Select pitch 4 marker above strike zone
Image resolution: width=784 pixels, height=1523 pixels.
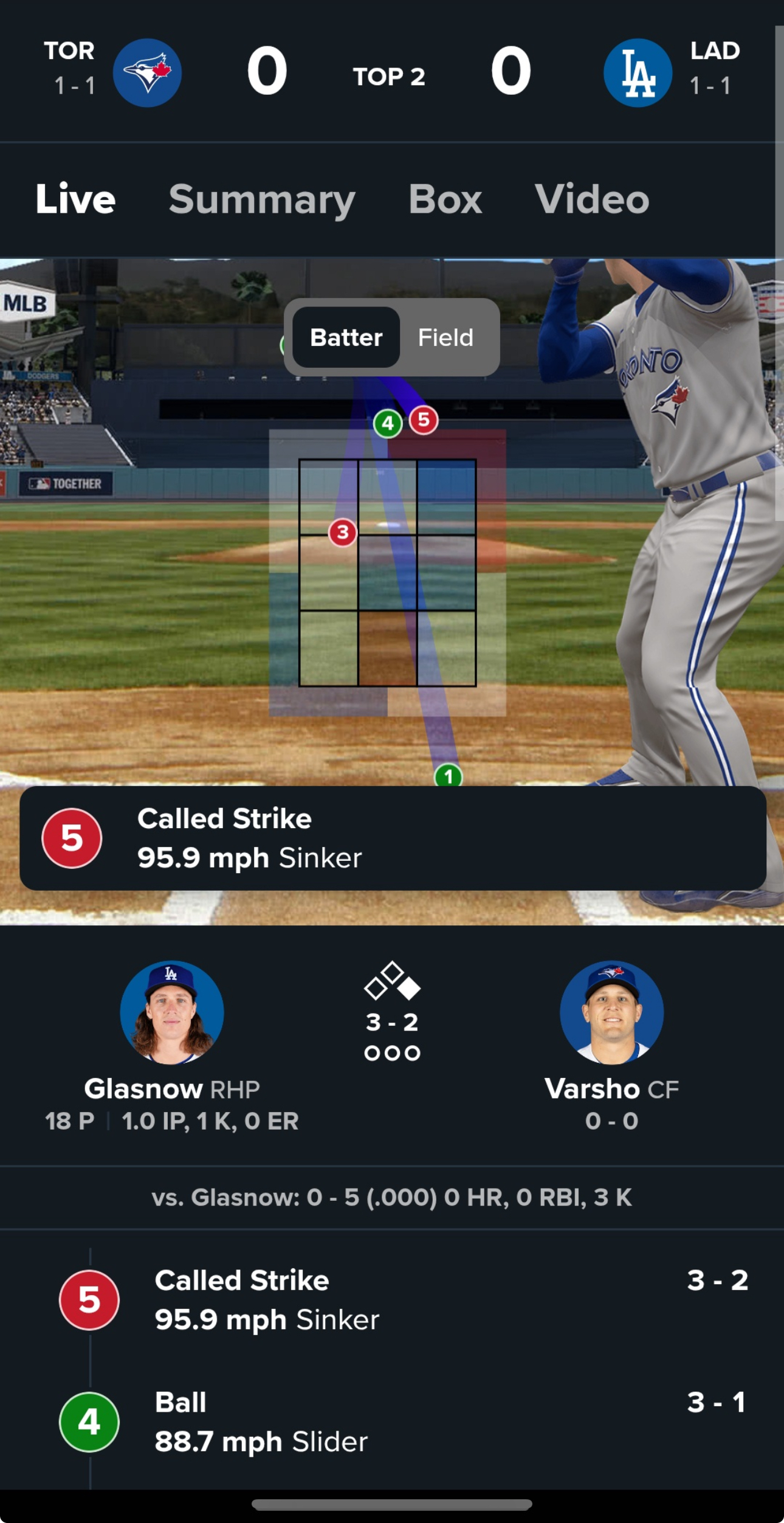tap(388, 423)
